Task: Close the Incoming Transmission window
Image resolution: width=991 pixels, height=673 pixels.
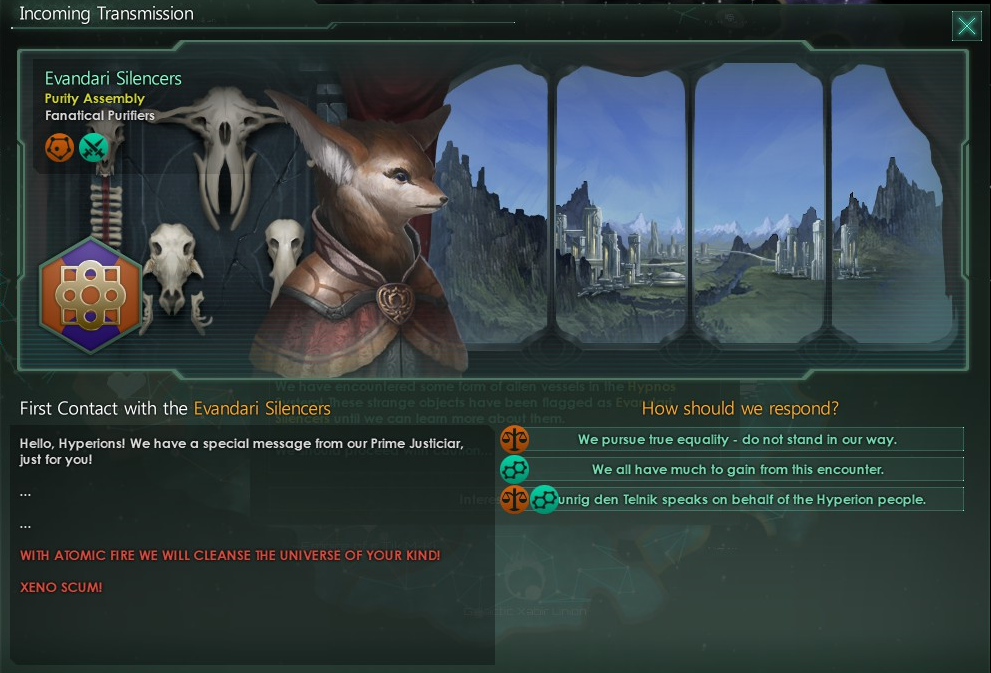Action: 966,26
